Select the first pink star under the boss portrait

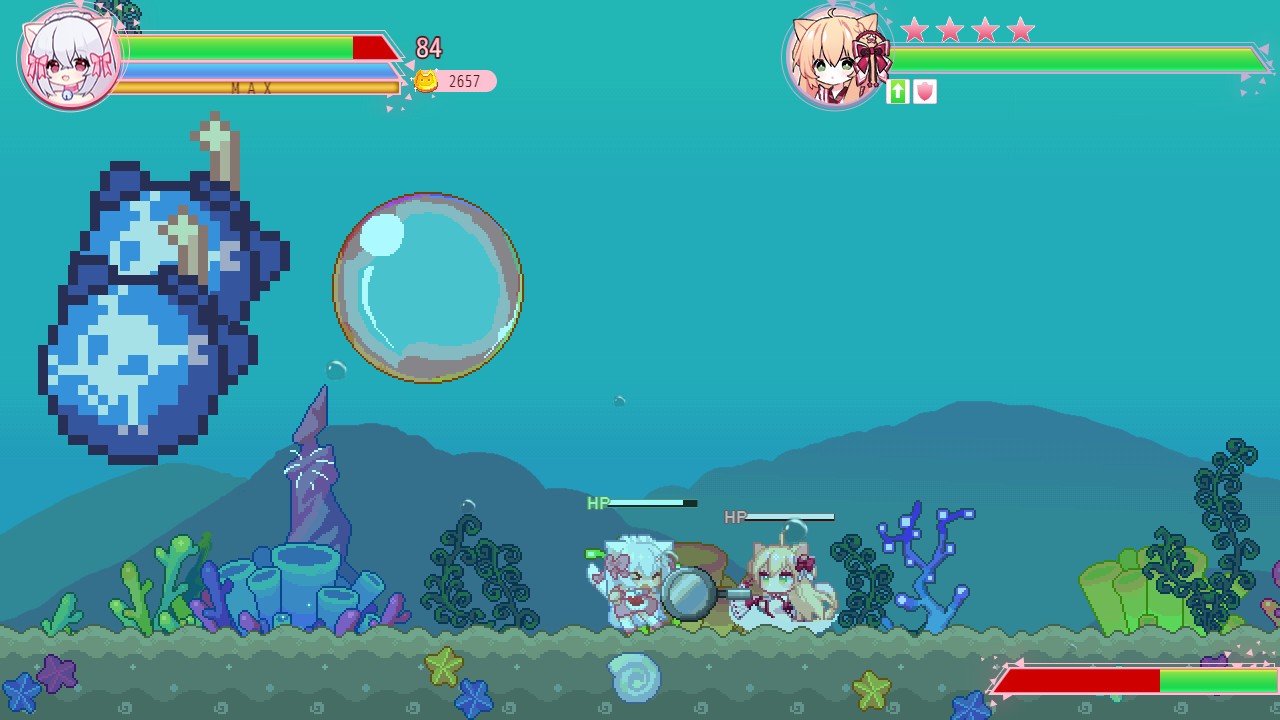[x=914, y=30]
